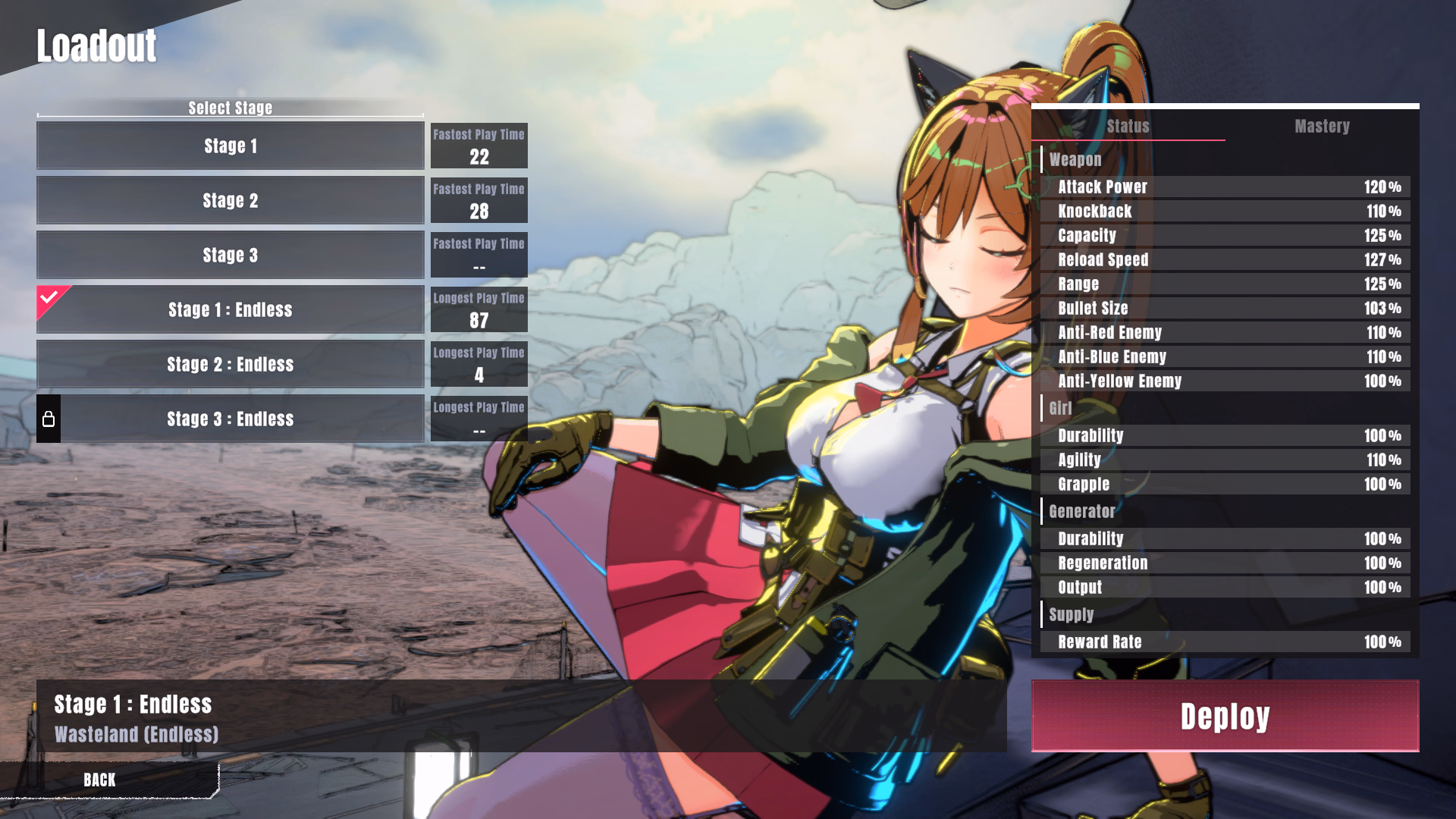Pick Stage 3 in stage list
Image resolution: width=1456 pixels, height=819 pixels.
coord(231,255)
